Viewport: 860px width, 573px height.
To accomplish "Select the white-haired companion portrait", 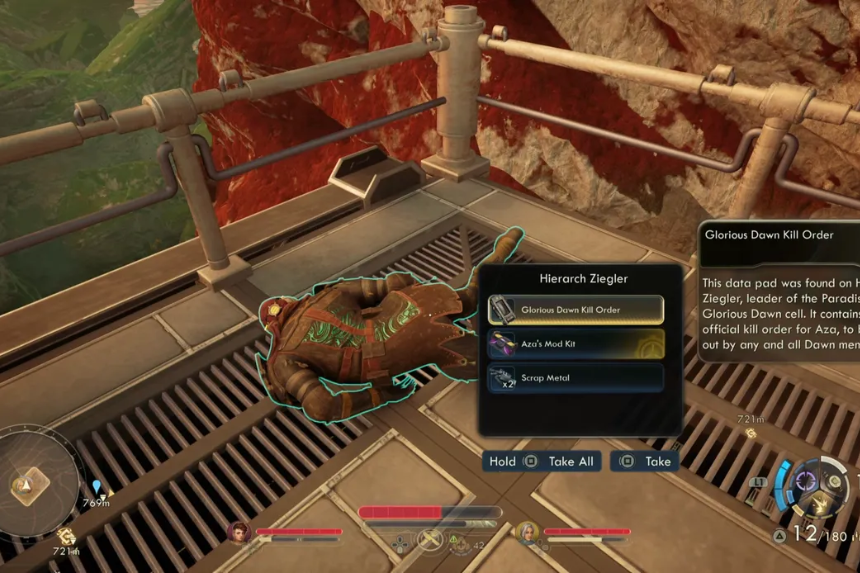I will (527, 532).
